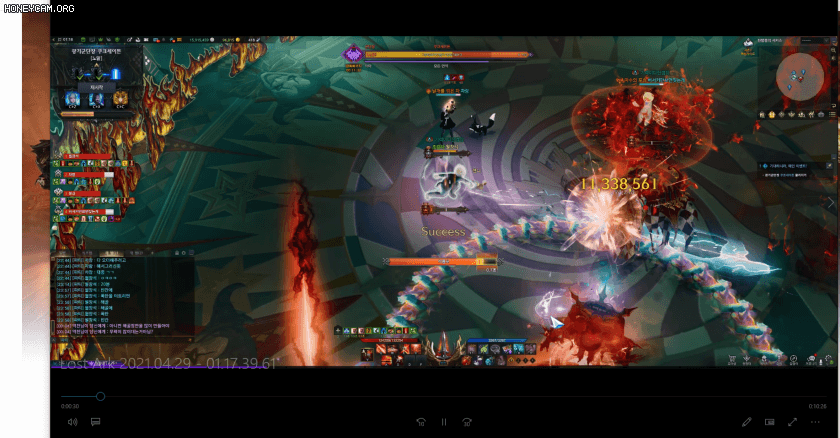The height and width of the screenshot is (438, 840).
Task: Move the video seek slider handle
Action: pos(100,397)
